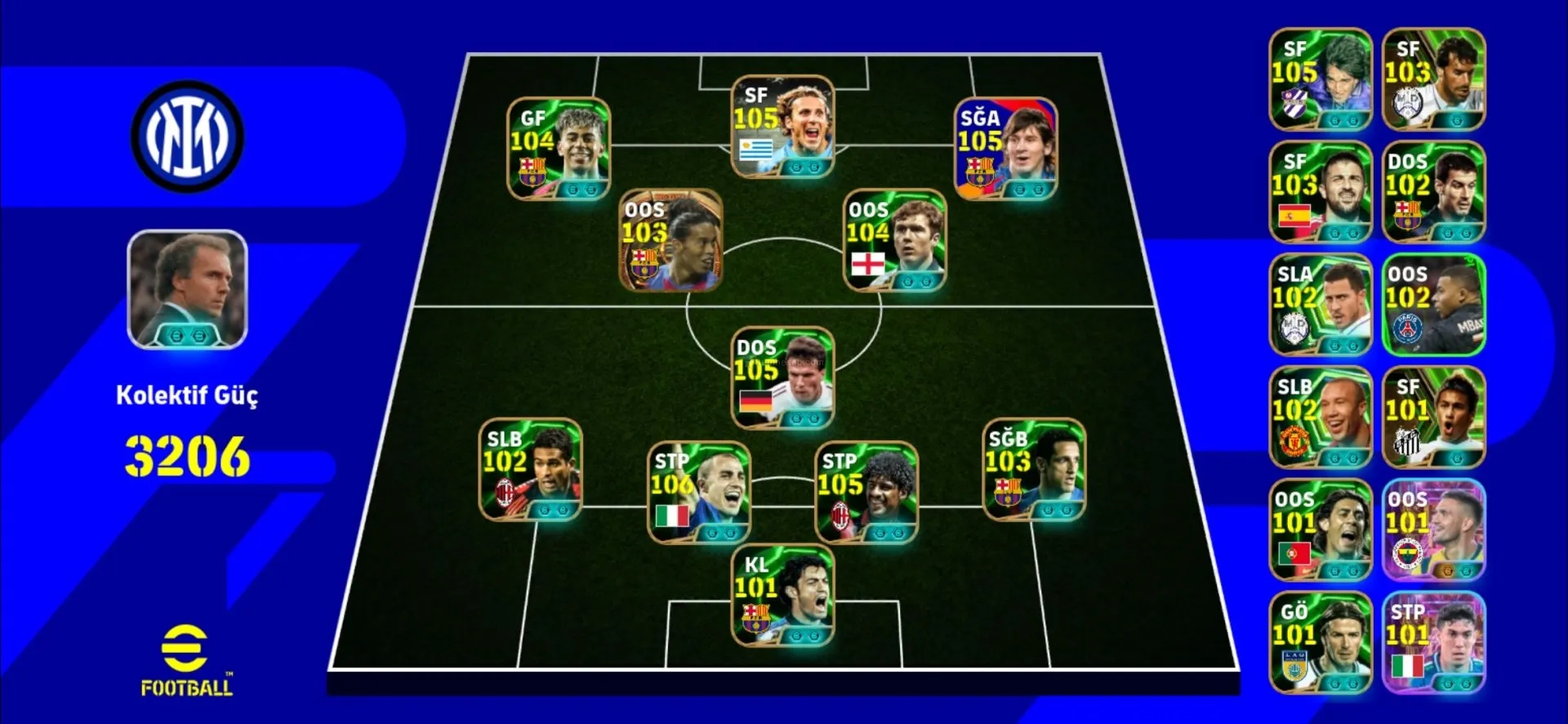Select the bench OOS 102 PSG card
This screenshot has width=1568, height=724.
[x=1433, y=305]
